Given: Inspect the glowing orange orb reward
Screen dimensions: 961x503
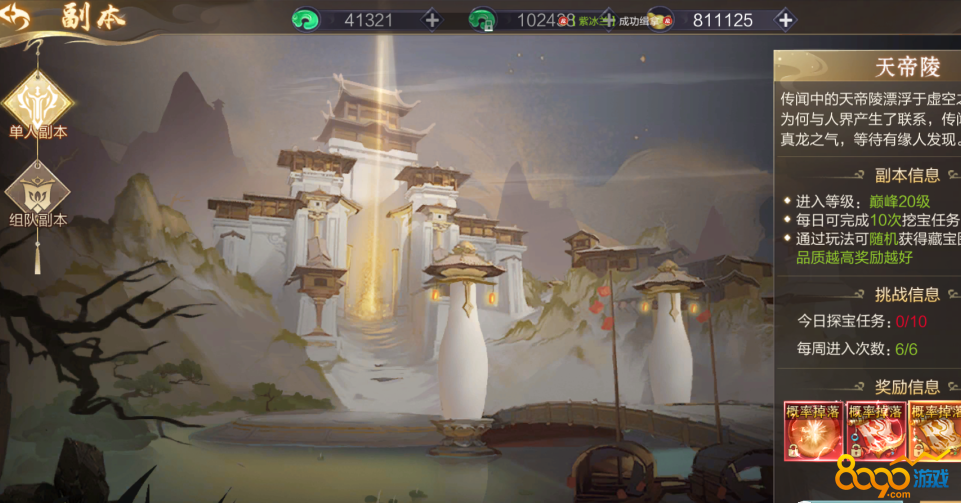Looking at the screenshot, I should pyautogui.click(x=813, y=432).
